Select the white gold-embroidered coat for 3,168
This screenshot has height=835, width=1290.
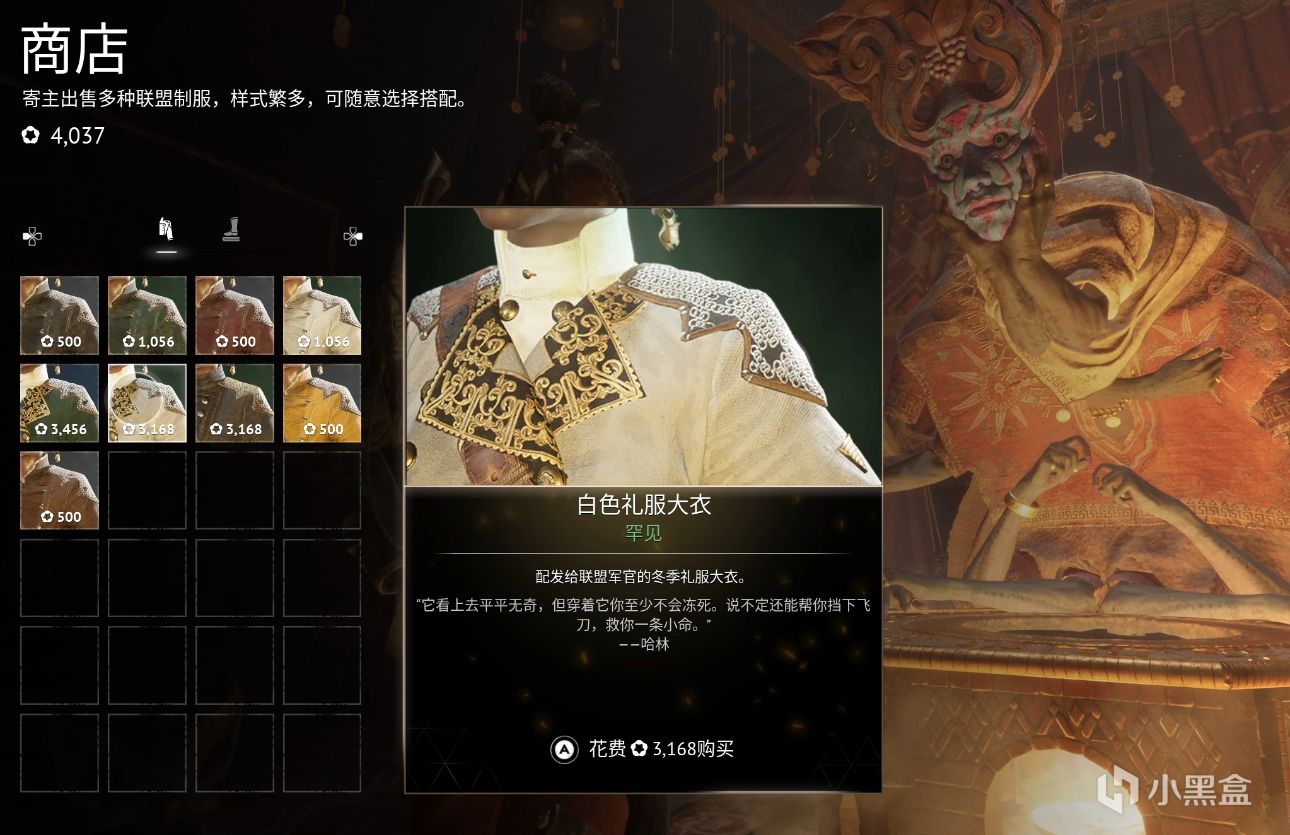pos(147,402)
